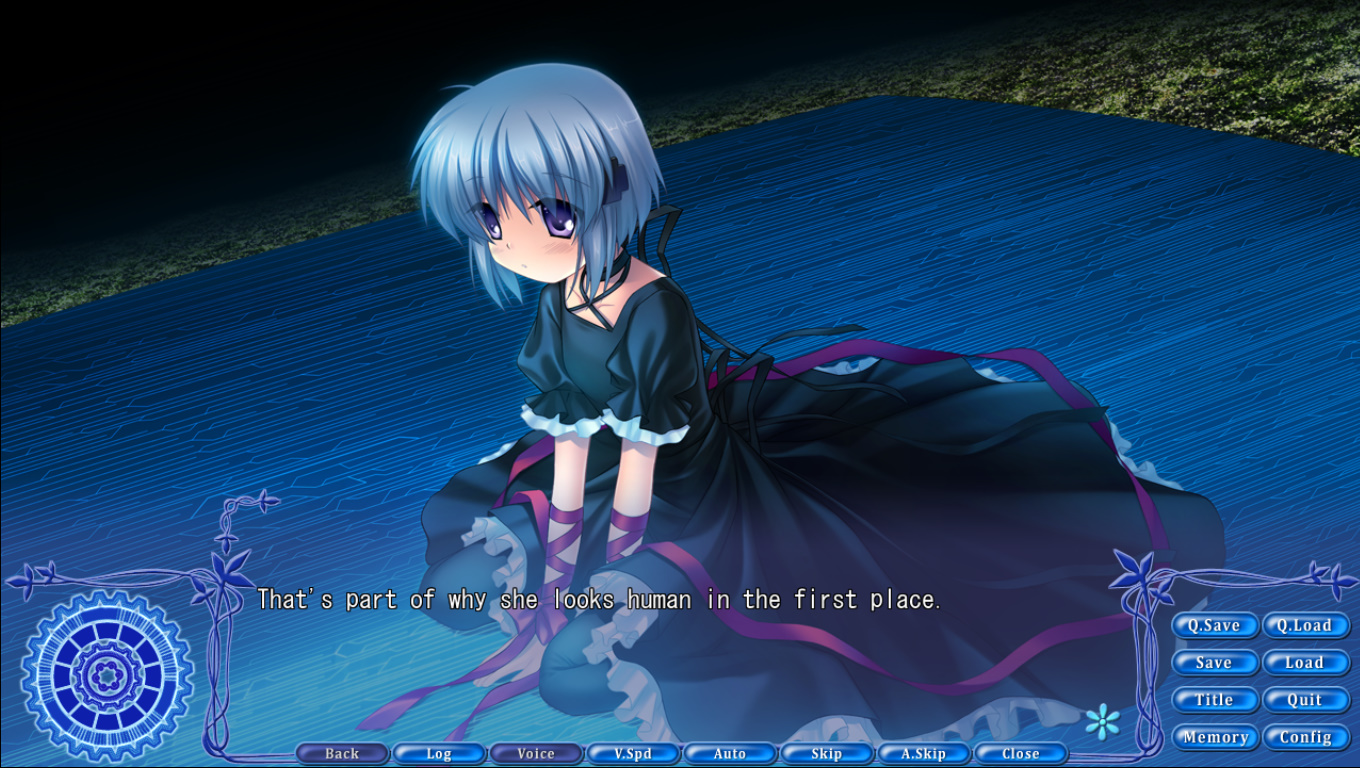This screenshot has height=768, width=1360.
Task: Open the Config settings
Action: (1305, 738)
